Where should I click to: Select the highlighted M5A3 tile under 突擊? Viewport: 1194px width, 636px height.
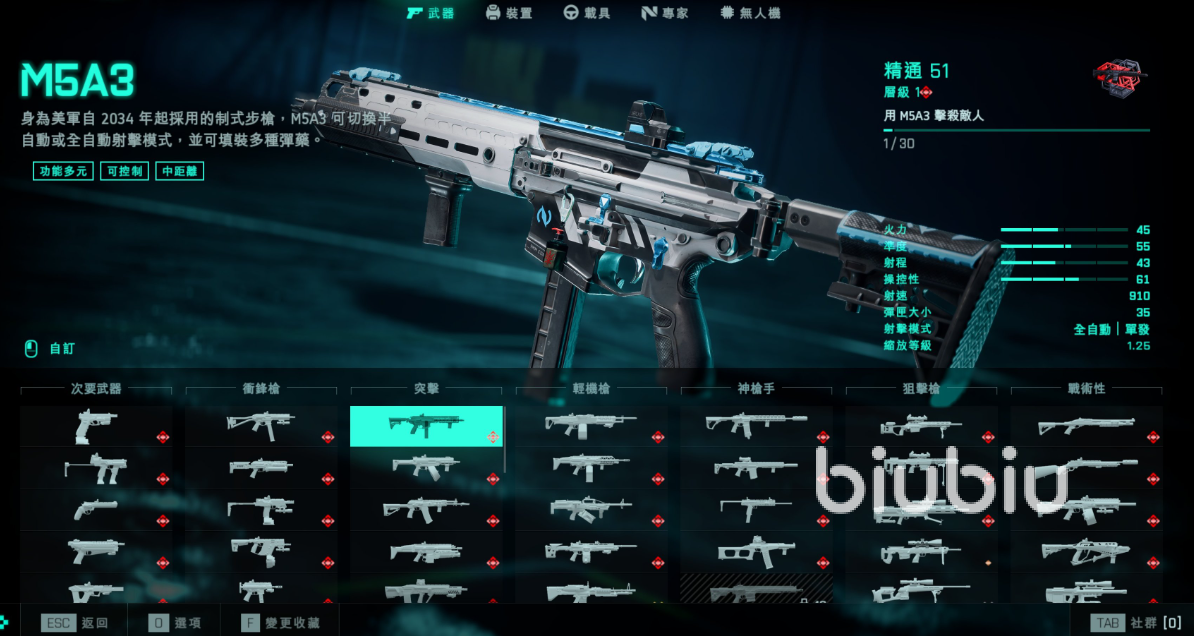tap(426, 426)
